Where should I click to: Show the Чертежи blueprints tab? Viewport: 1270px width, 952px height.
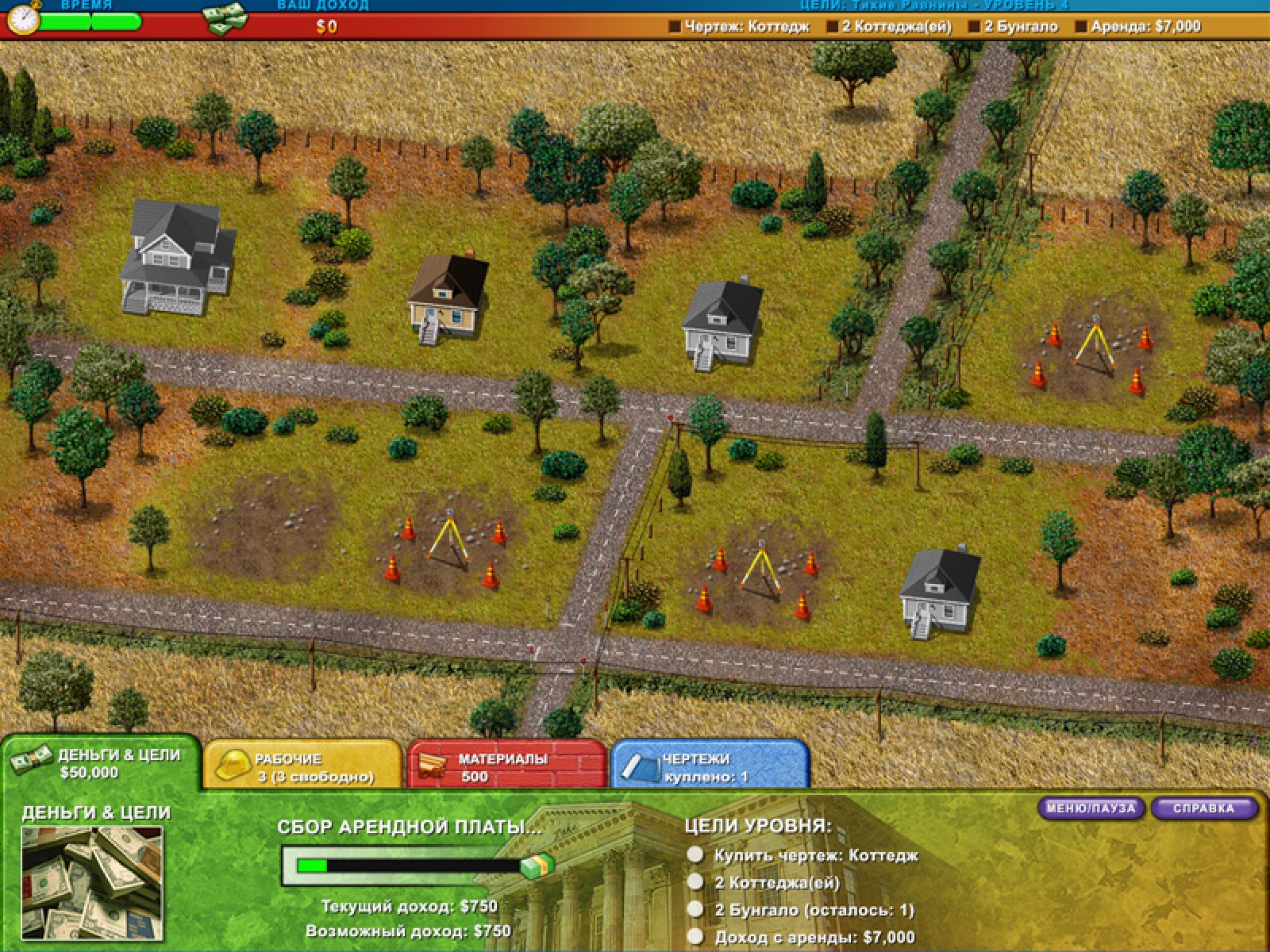click(710, 766)
